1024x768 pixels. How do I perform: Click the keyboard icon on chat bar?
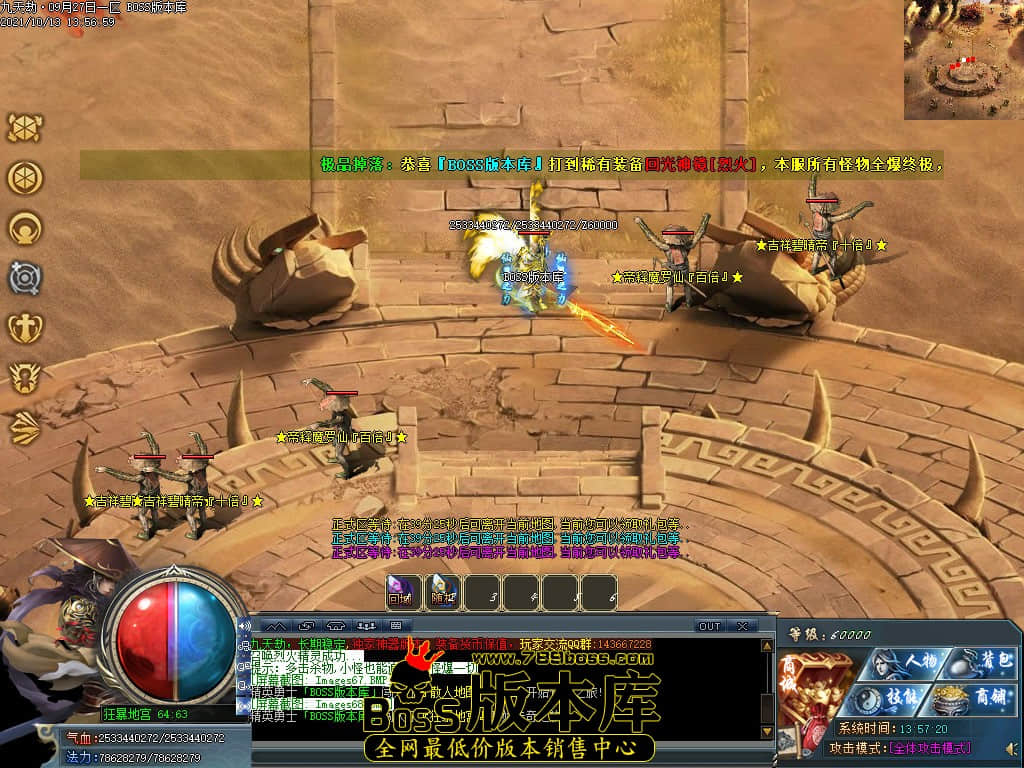[394, 626]
